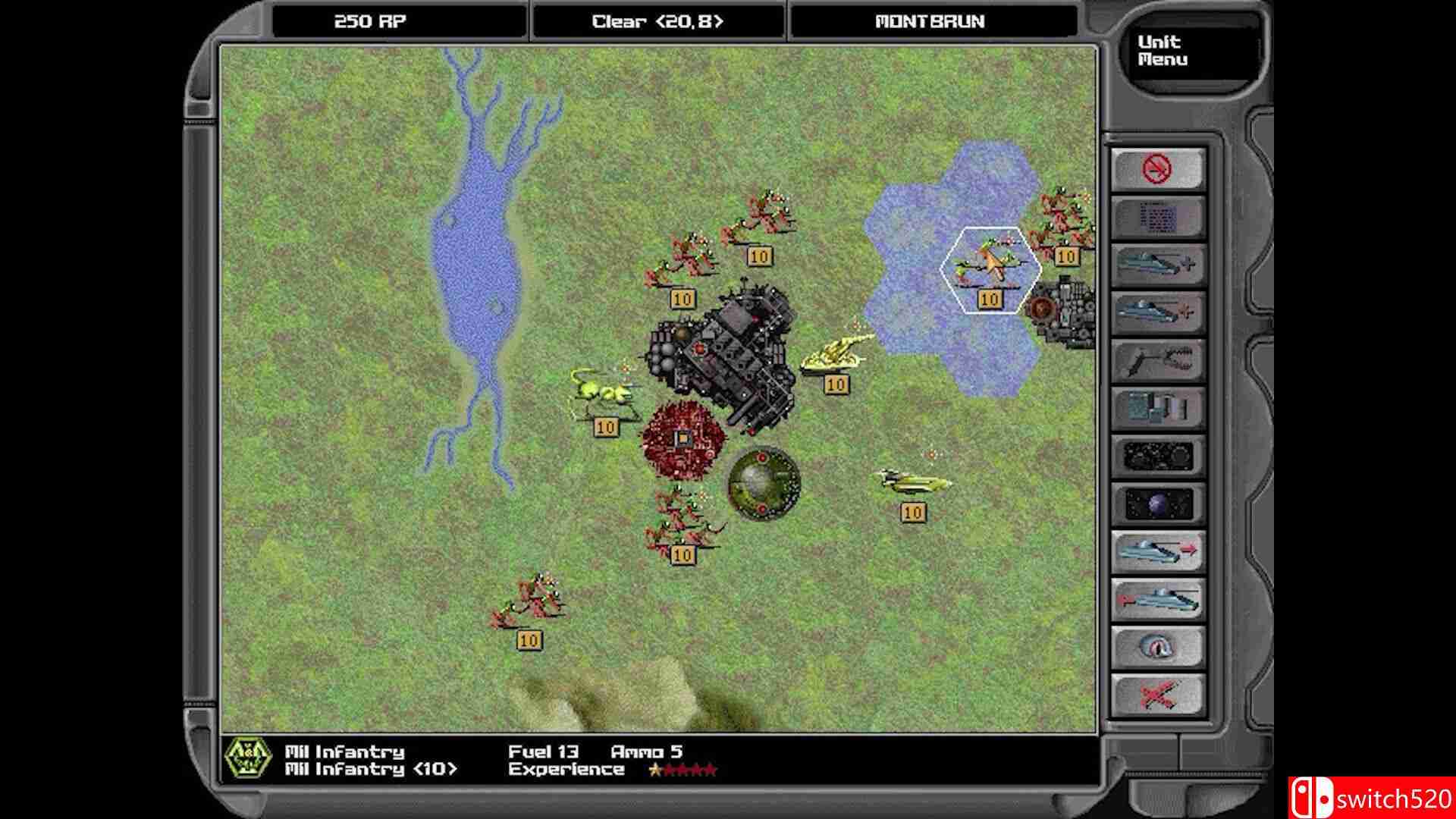Click the red crossed-out plane button
Viewport: 1456px width, 819px height.
(1157, 695)
